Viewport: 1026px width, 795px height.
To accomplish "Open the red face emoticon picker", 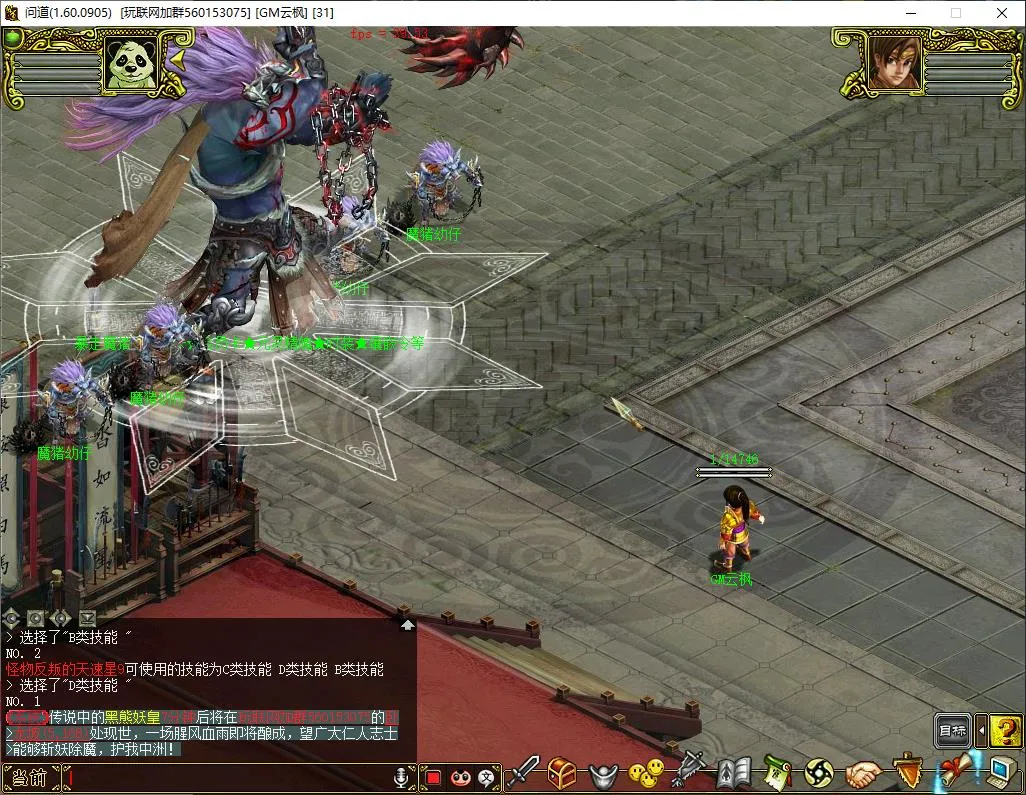I will (x=461, y=777).
